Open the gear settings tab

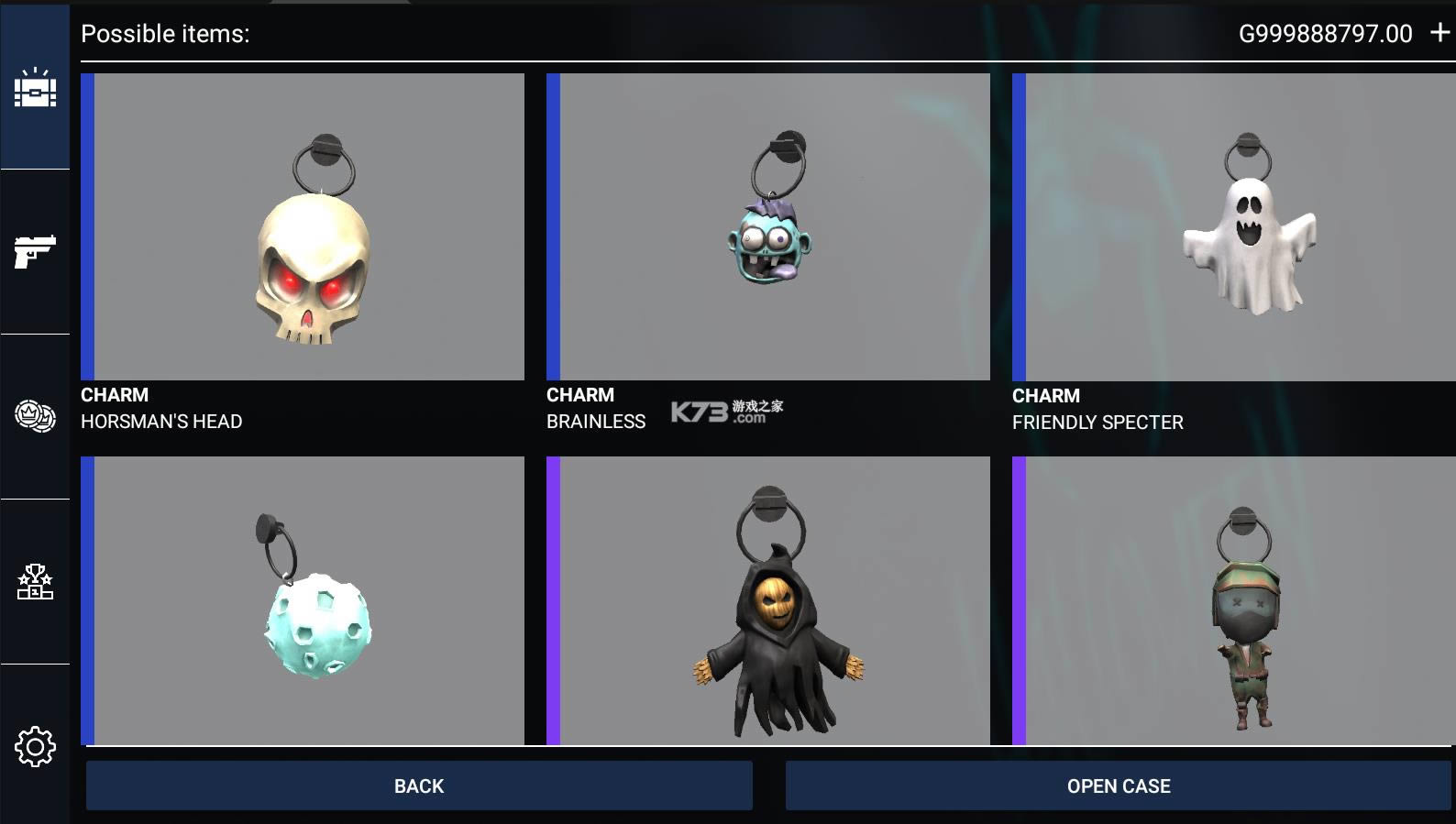[35, 747]
